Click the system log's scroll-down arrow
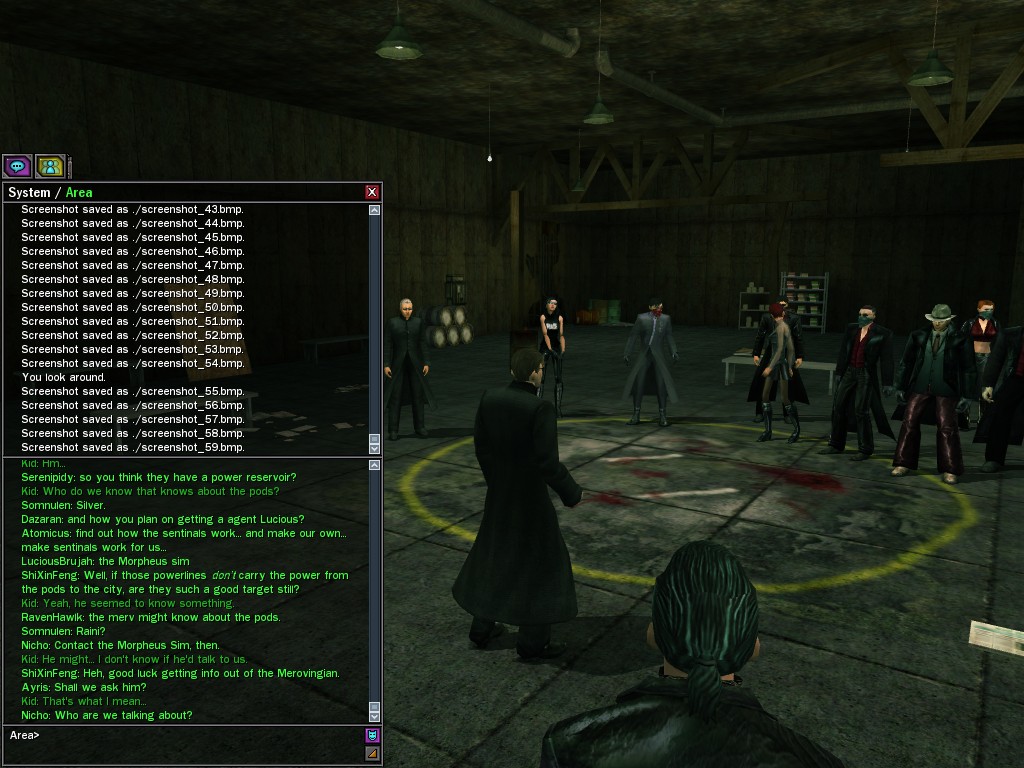Viewport: 1024px width, 768px height. point(374,447)
